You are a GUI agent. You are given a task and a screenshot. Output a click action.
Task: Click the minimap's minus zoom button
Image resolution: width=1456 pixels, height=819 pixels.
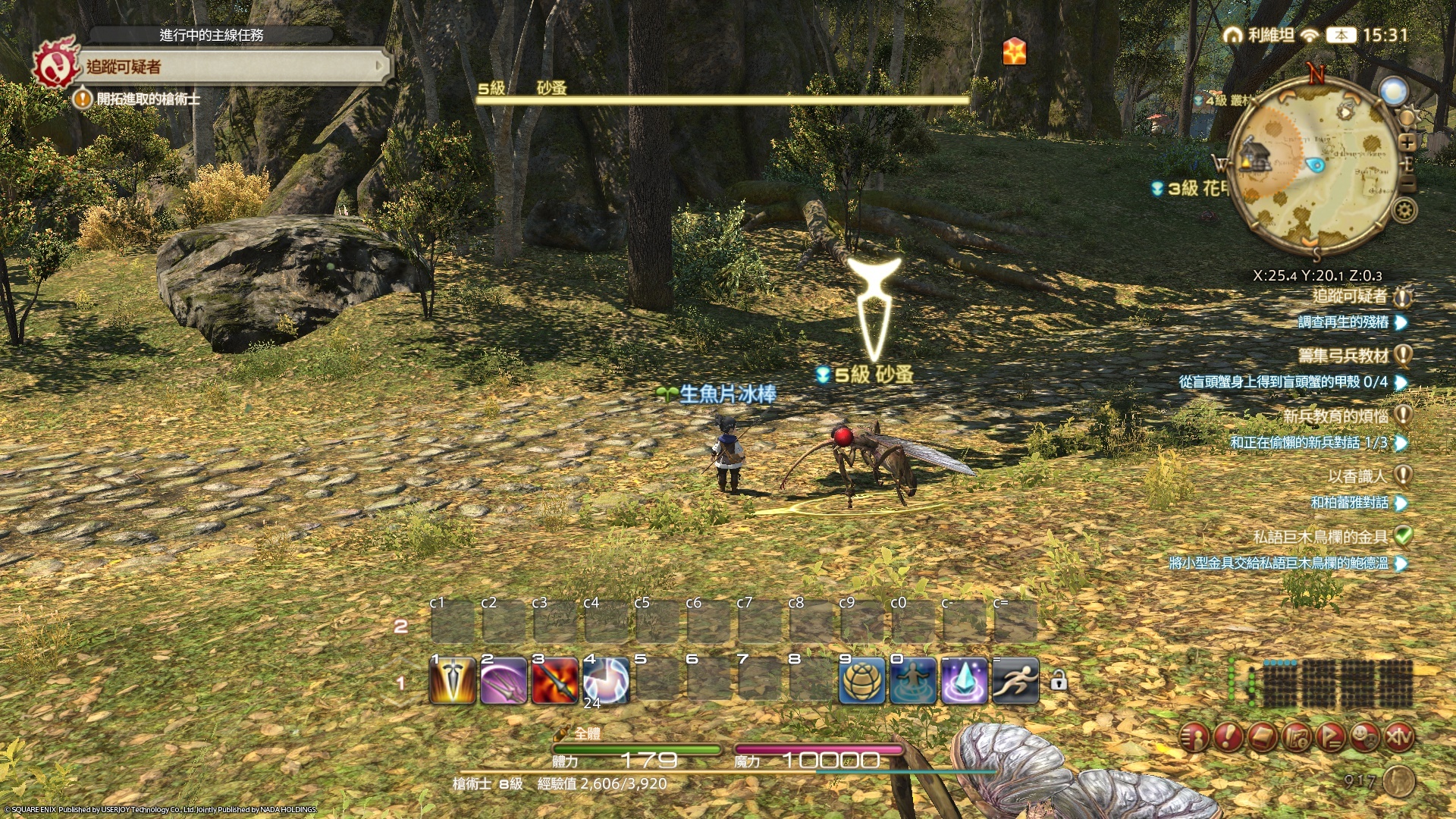(x=1407, y=184)
